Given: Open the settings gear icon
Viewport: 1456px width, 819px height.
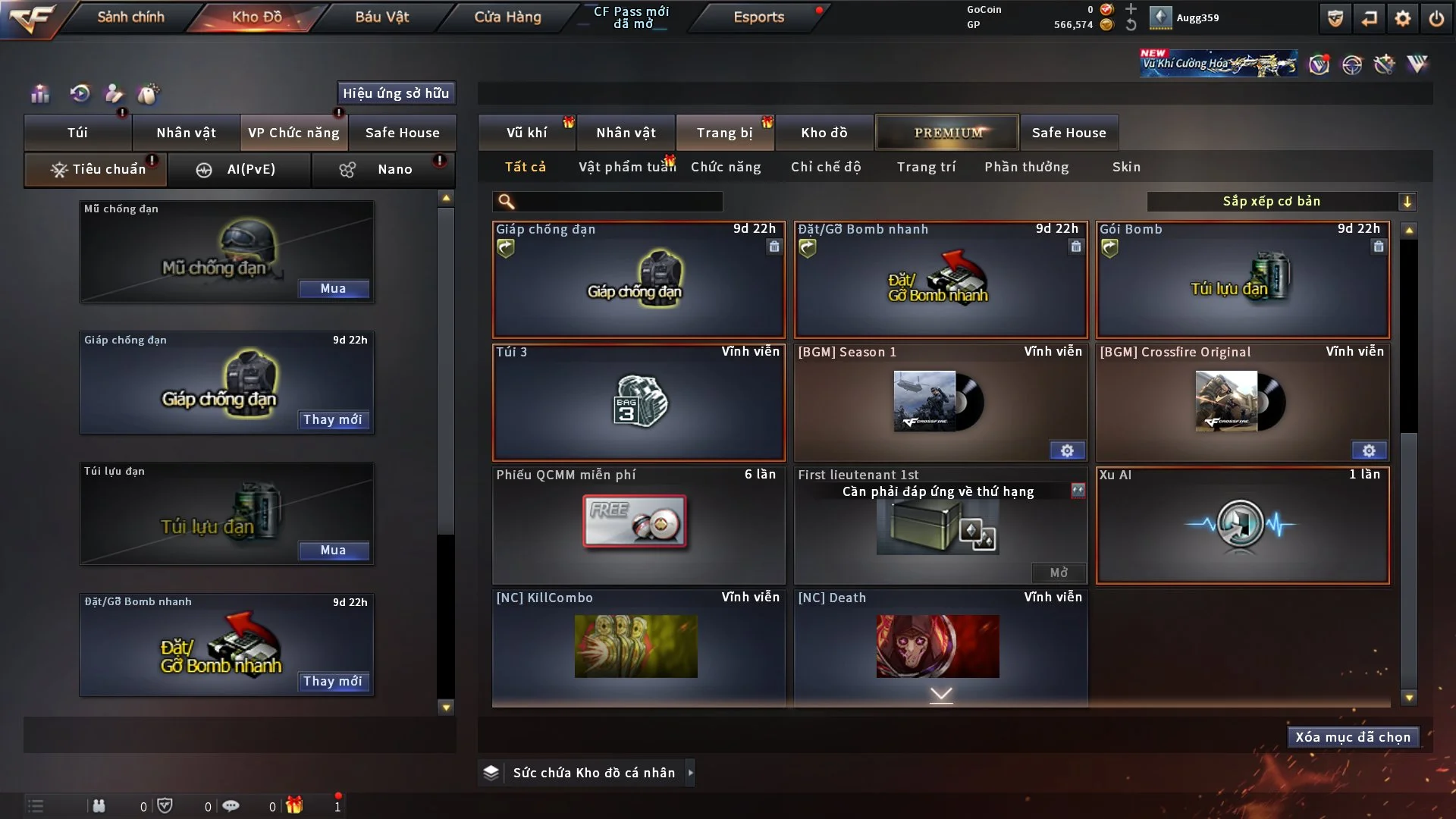Looking at the screenshot, I should coord(1402,18).
